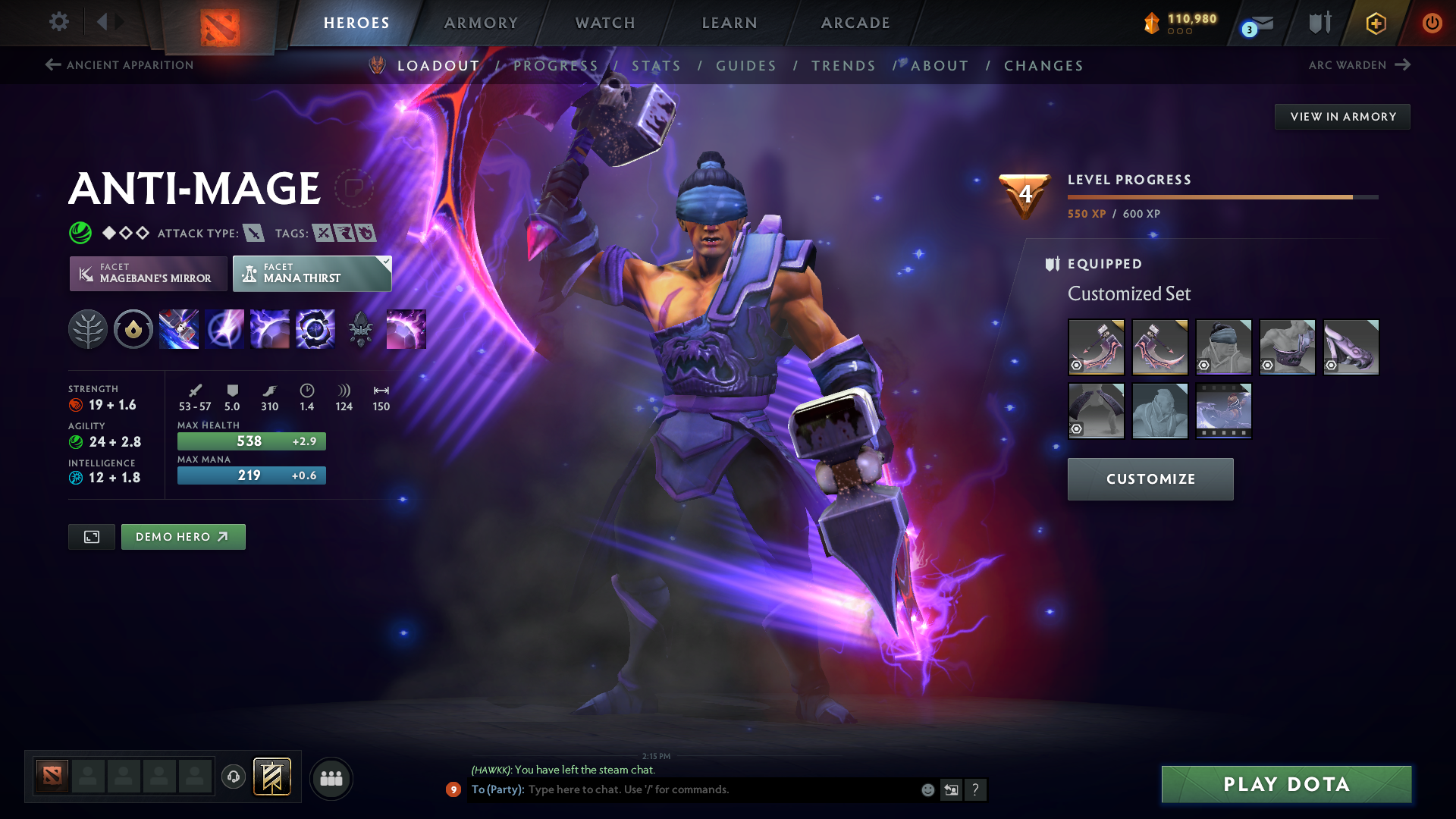Screen dimensions: 1456x819
Task: Open the Mana Void ability icon
Action: pyautogui.click(x=315, y=329)
